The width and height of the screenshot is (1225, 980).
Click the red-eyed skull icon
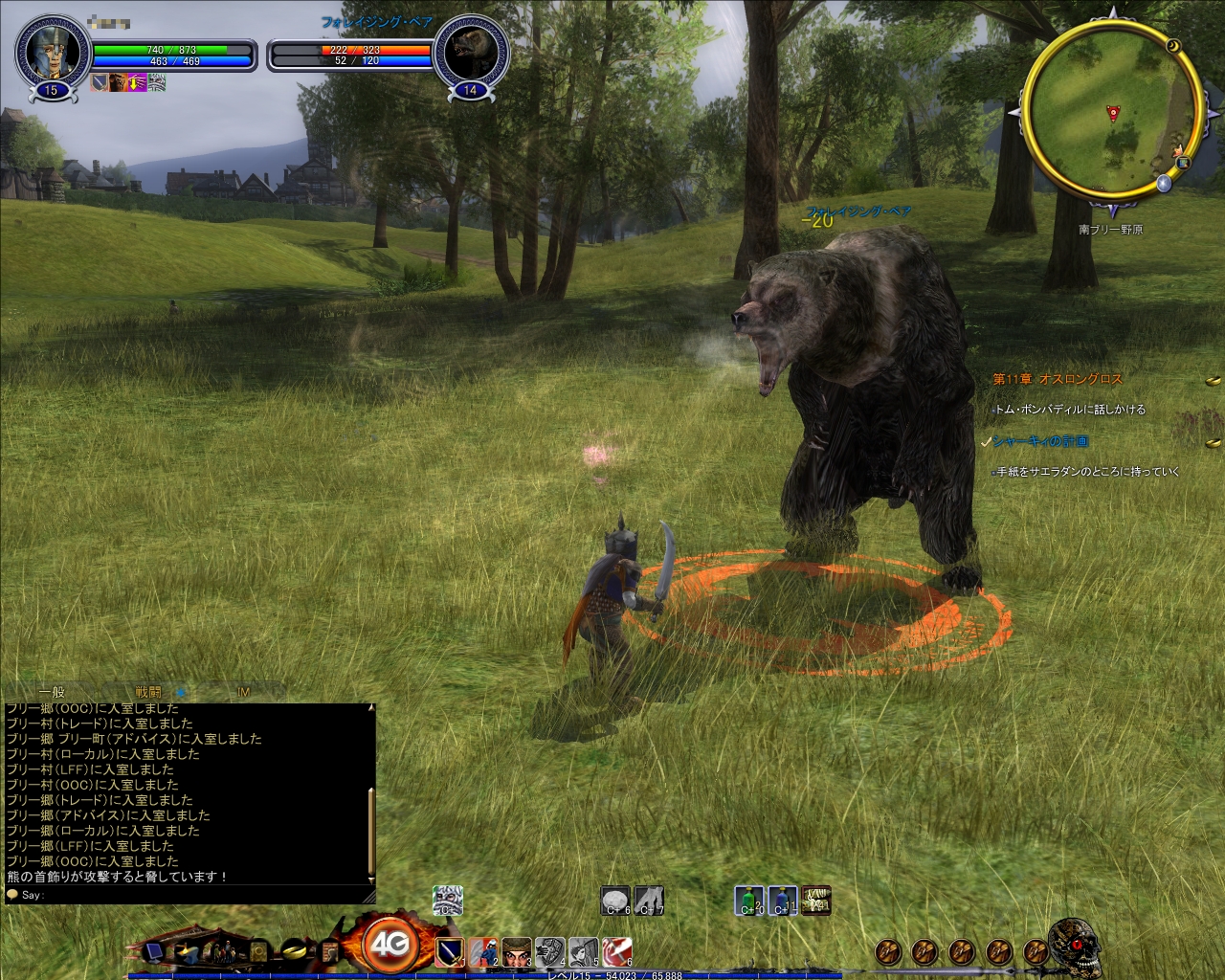click(x=1074, y=944)
